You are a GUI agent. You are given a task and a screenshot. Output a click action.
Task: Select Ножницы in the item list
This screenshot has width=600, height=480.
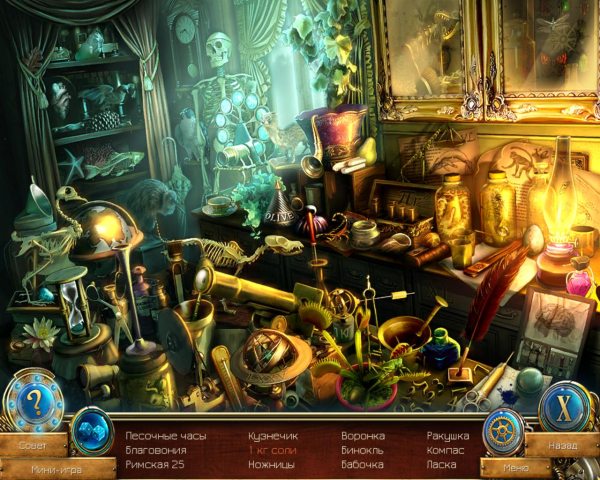[x=273, y=465]
